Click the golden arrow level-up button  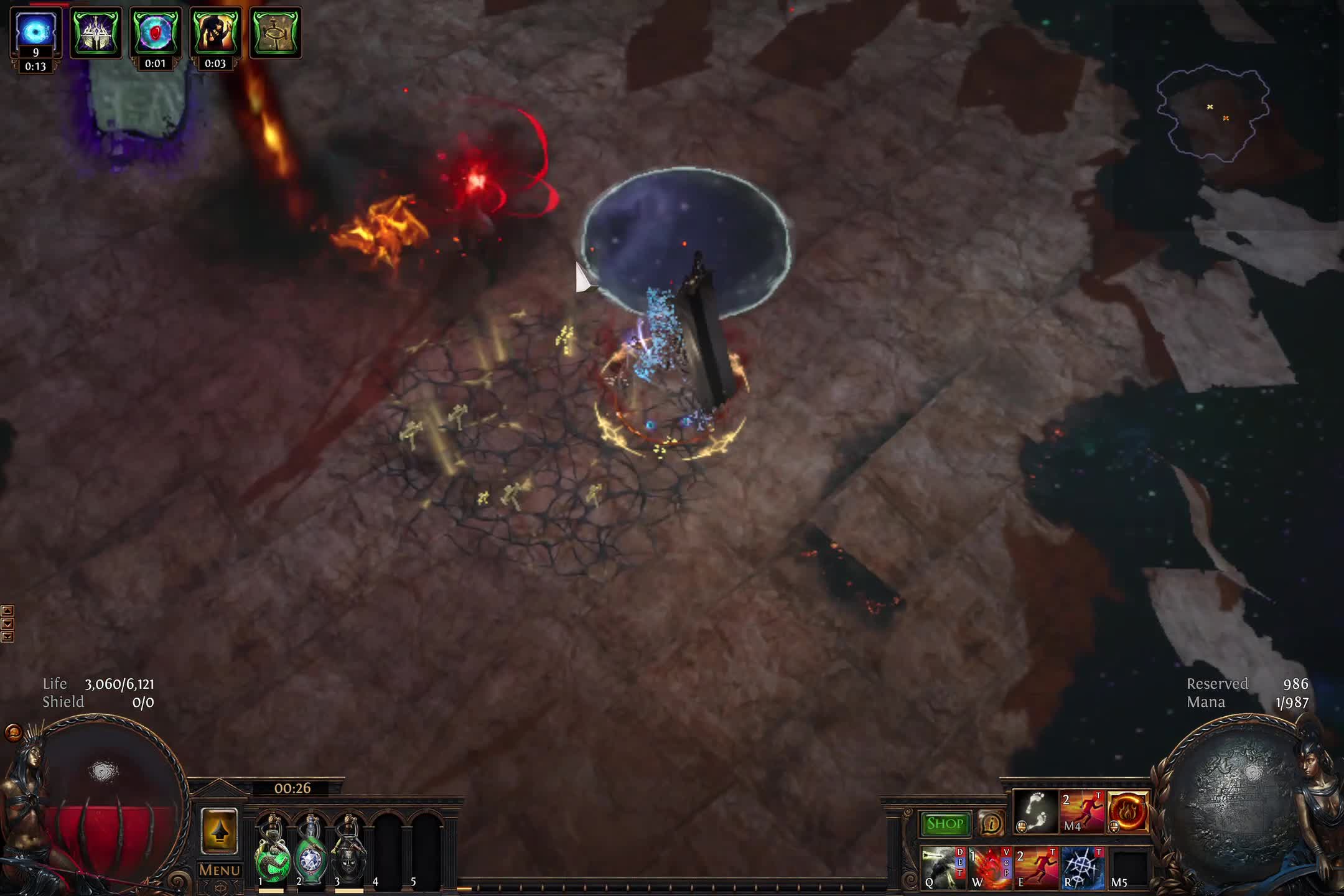pyautogui.click(x=219, y=831)
